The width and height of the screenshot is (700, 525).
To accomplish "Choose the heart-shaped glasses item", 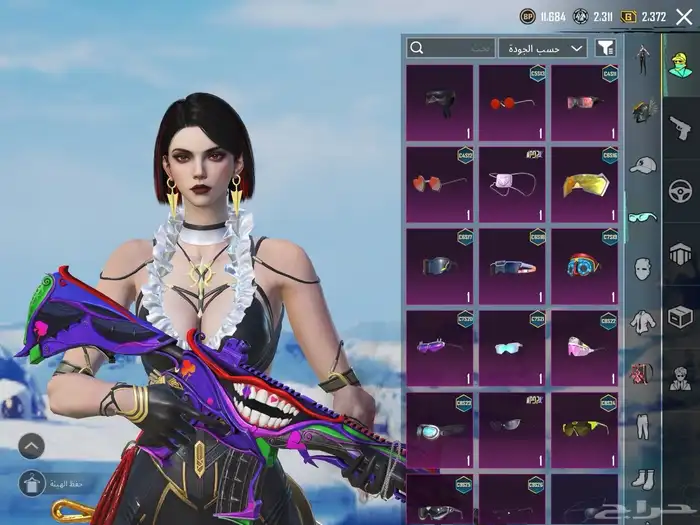I will point(439,184).
